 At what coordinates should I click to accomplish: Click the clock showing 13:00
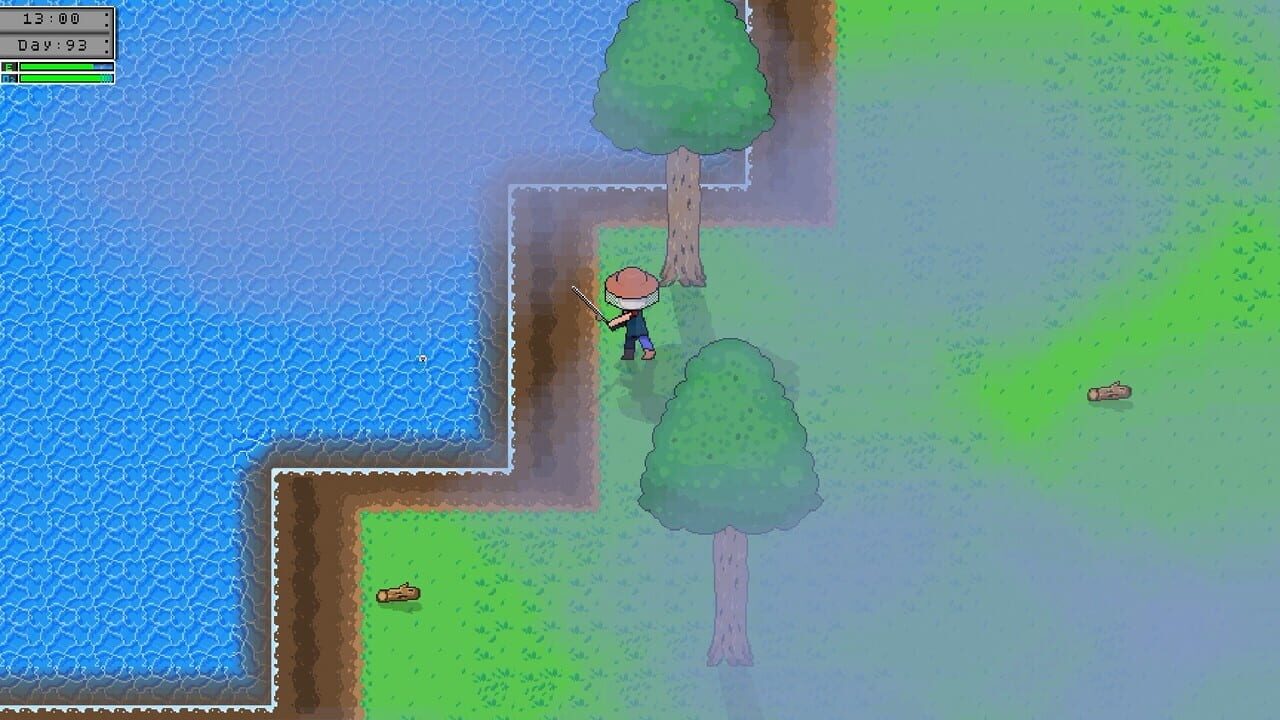click(50, 17)
